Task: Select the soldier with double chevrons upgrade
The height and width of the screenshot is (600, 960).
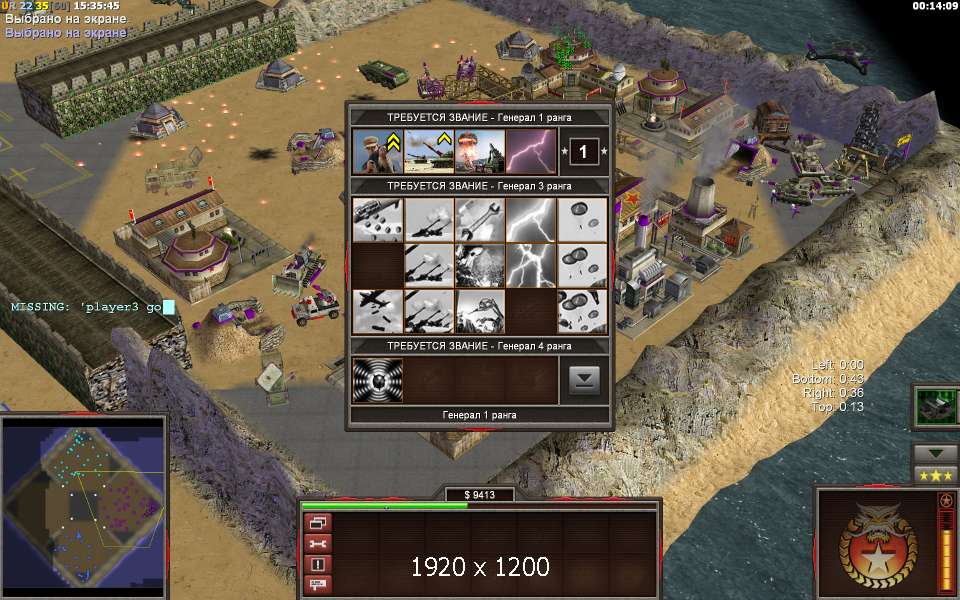Action: point(377,151)
